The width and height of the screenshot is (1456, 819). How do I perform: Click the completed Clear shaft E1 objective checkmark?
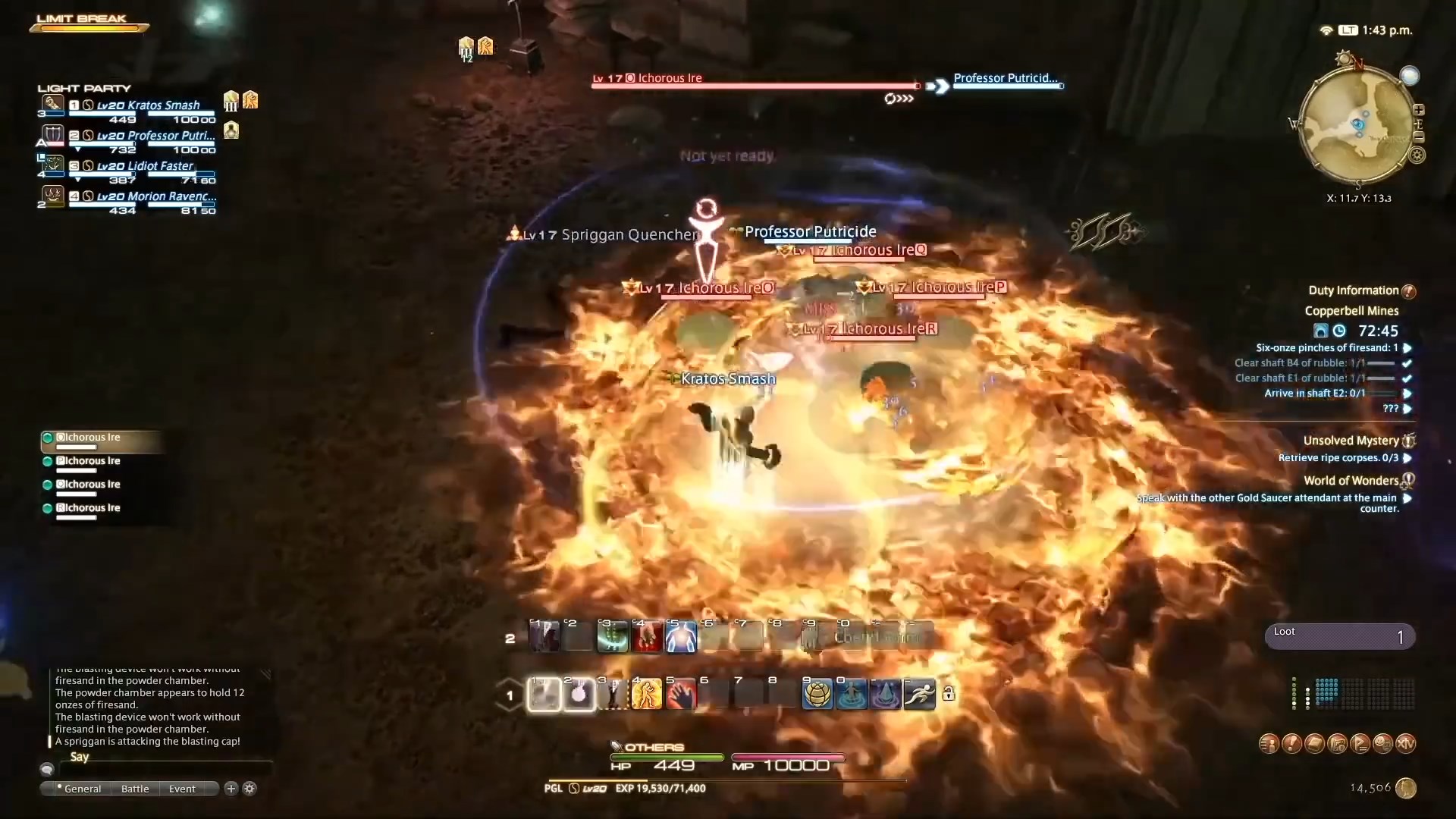coord(1409,378)
